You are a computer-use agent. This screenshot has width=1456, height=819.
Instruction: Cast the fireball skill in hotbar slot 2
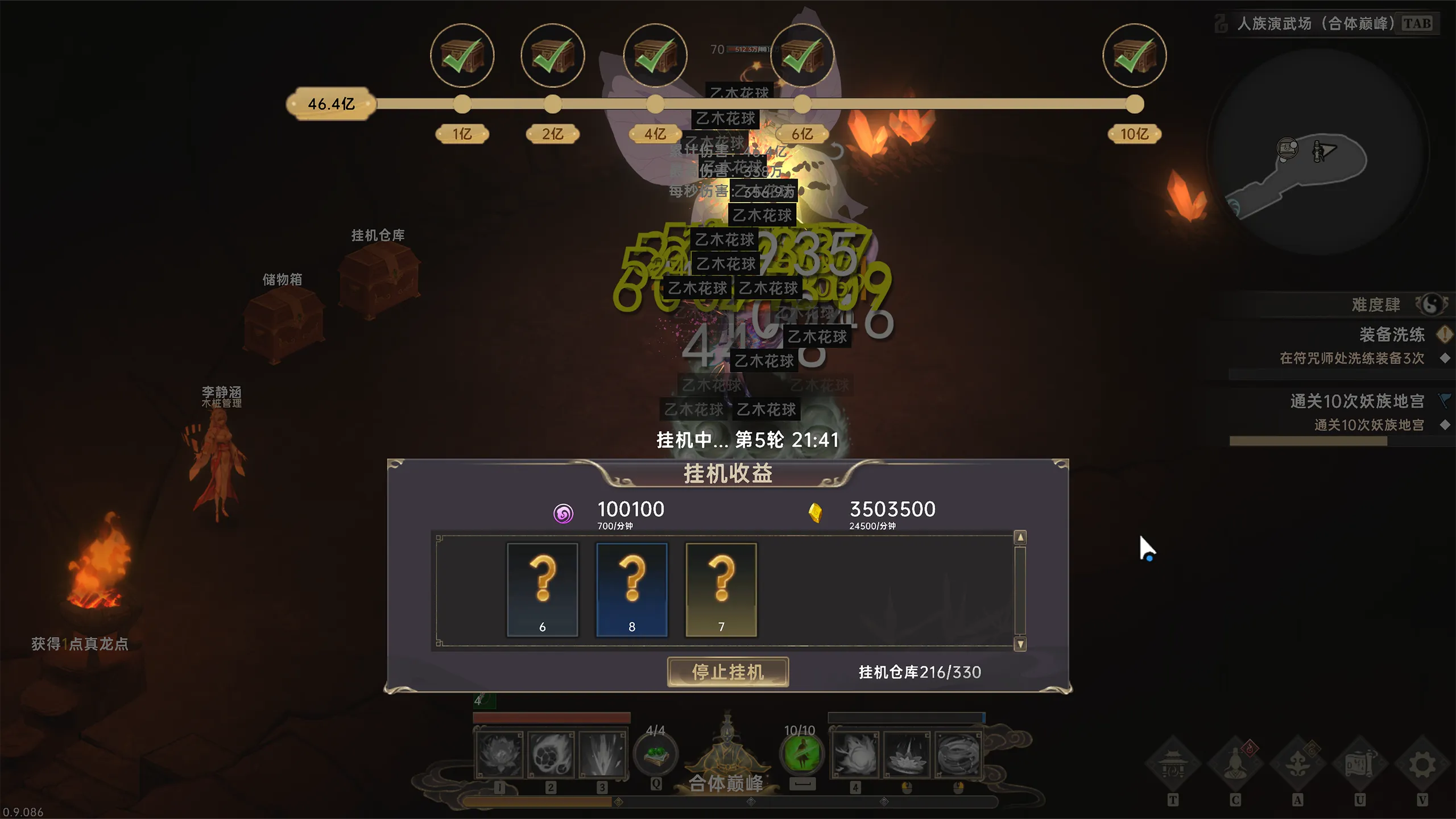pos(551,754)
